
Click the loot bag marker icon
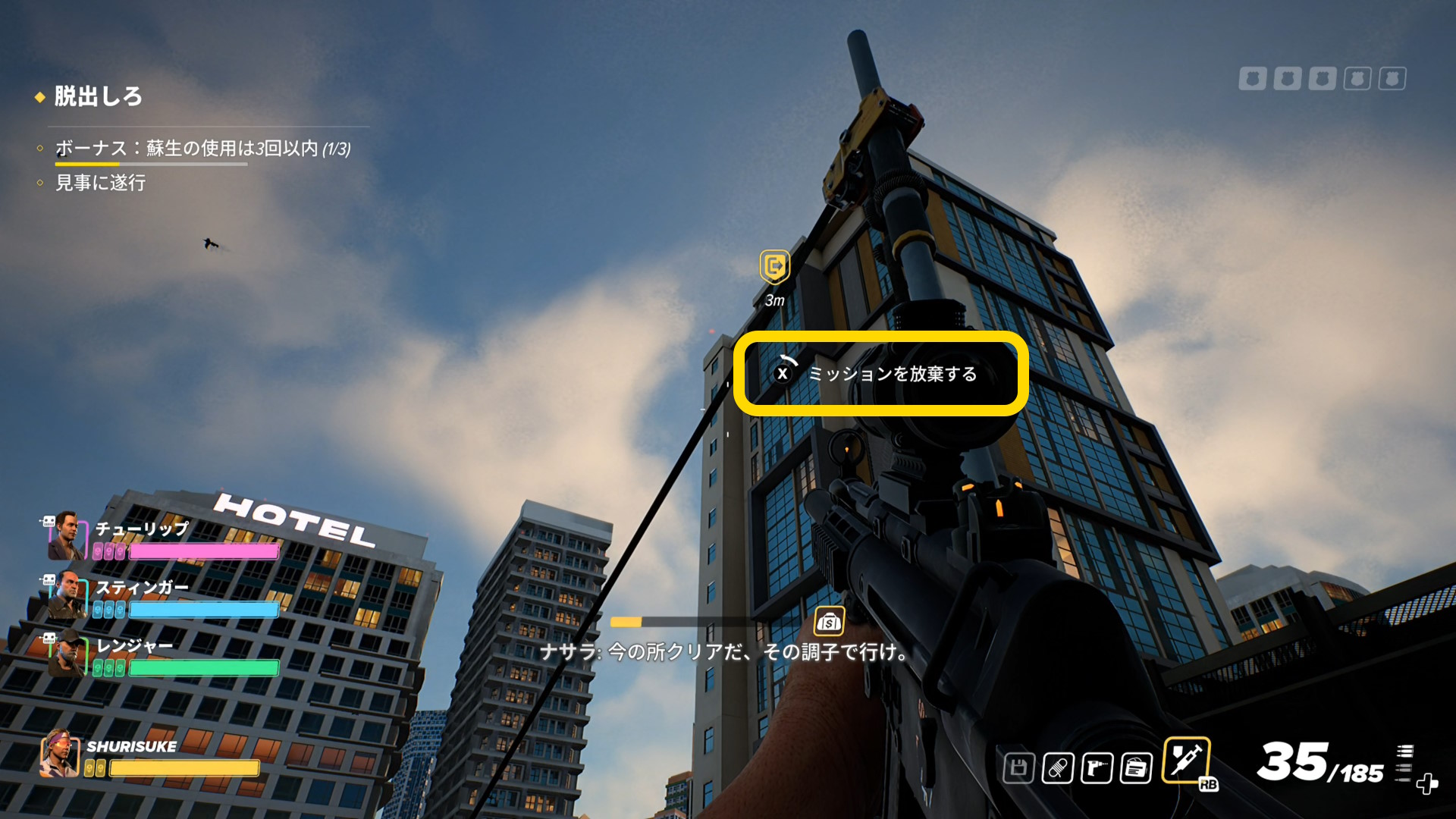point(829,622)
